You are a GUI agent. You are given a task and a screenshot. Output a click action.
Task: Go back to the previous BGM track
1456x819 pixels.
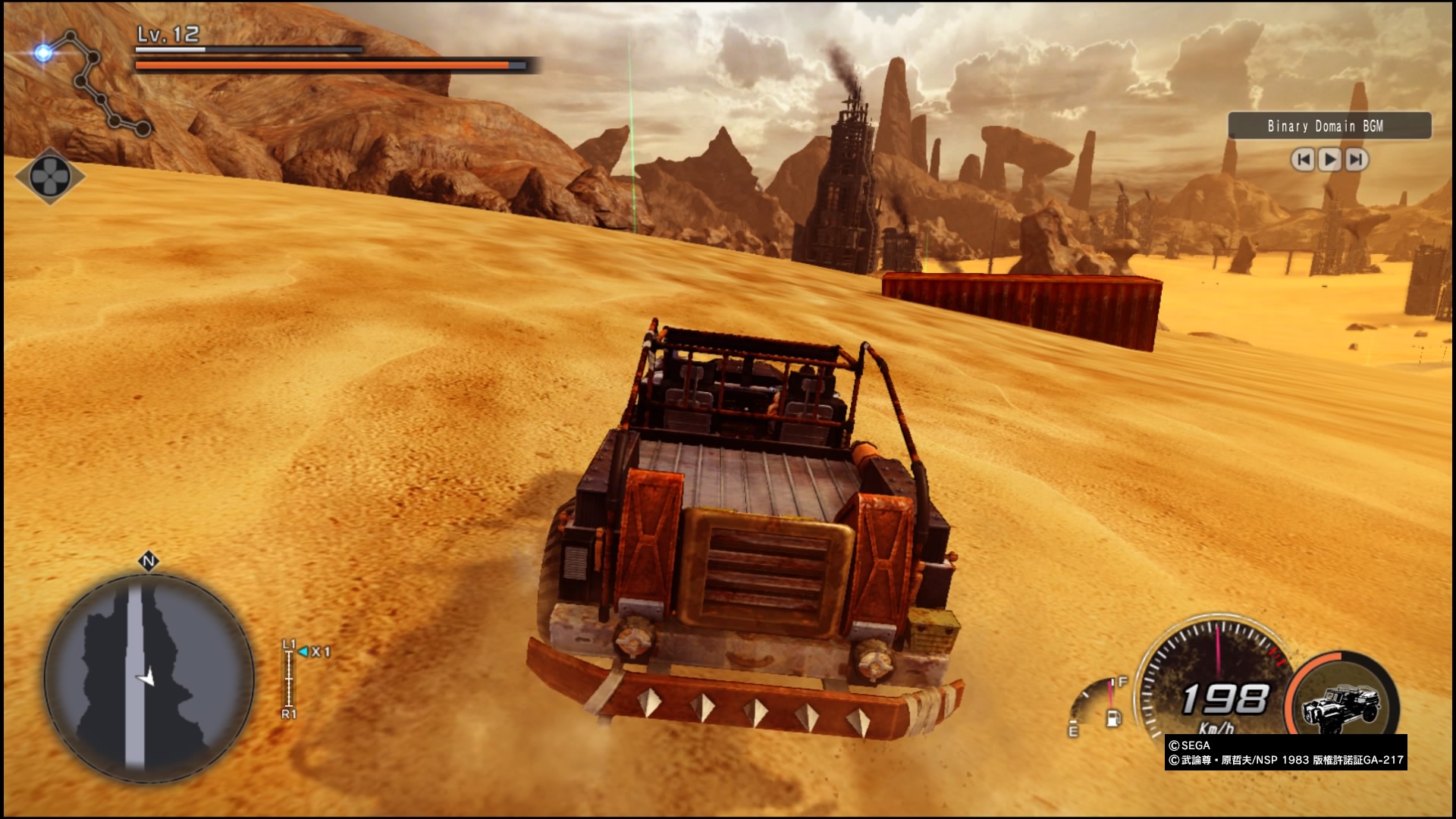pyautogui.click(x=1303, y=159)
